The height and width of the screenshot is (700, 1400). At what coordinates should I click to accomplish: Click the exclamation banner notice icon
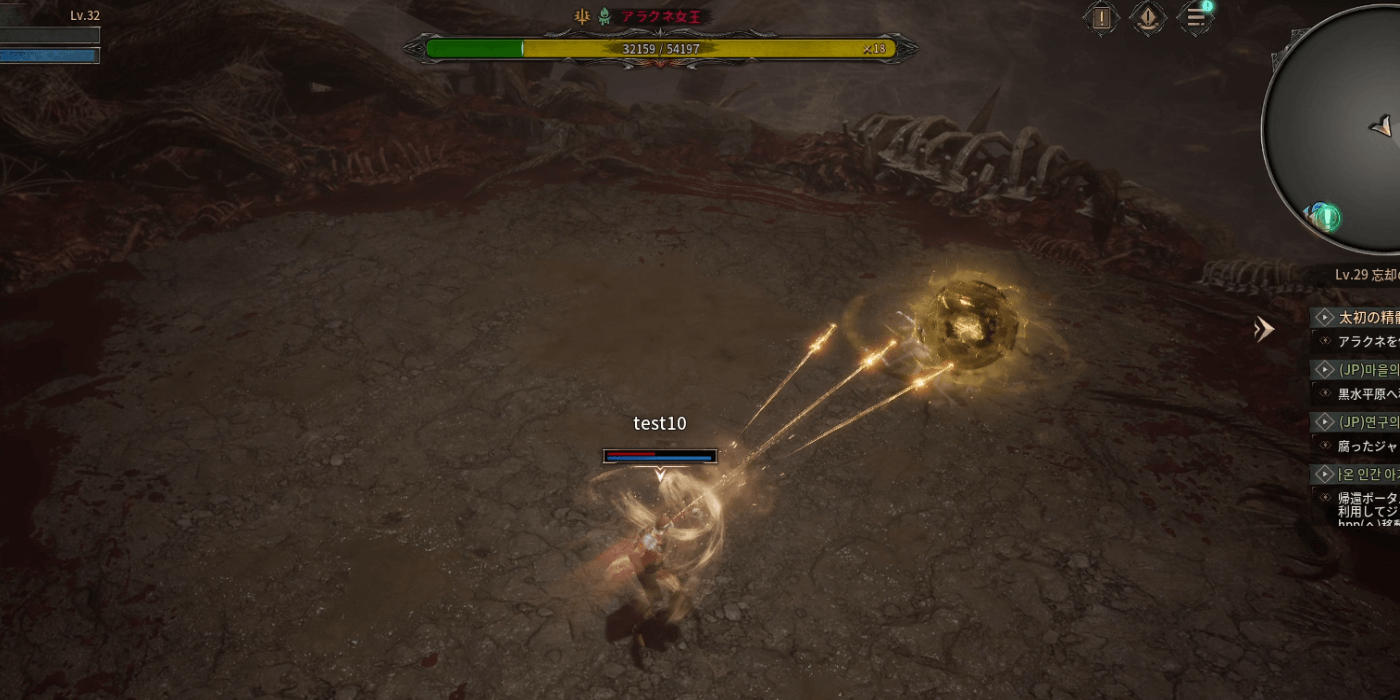(1148, 17)
